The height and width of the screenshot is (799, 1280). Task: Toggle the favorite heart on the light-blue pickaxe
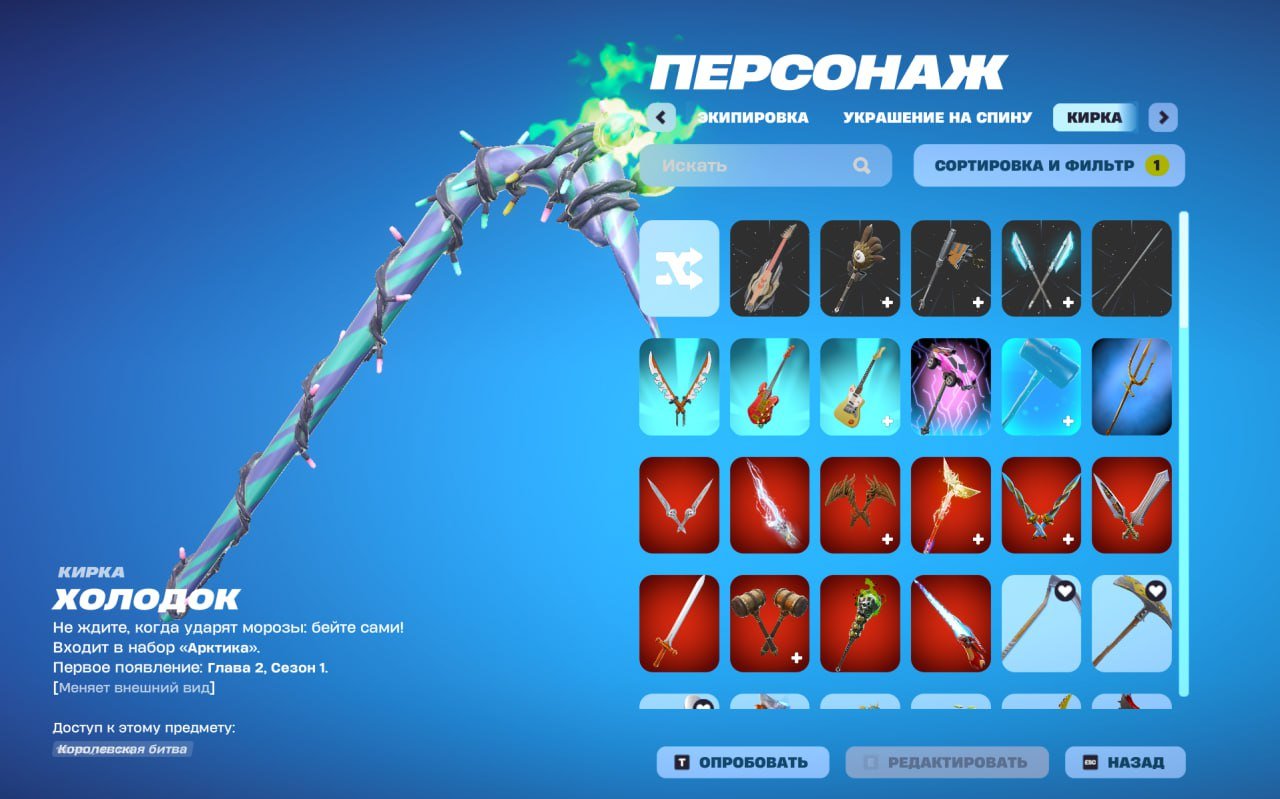(1063, 591)
